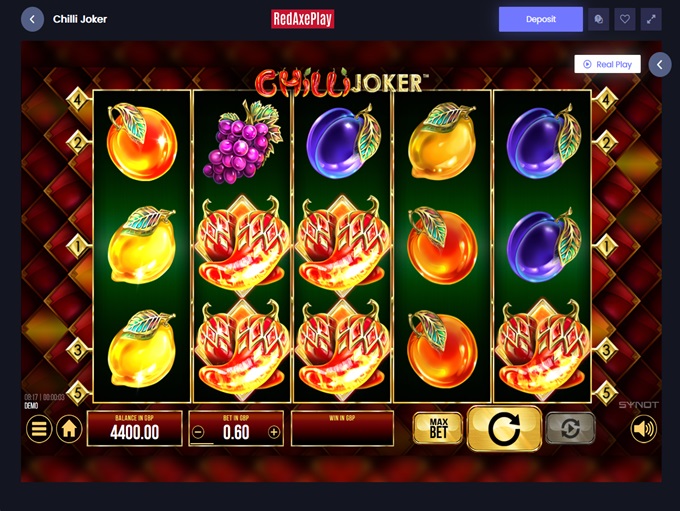The image size is (680, 511).
Task: Click the RedAxePlay logo
Action: (x=302, y=19)
